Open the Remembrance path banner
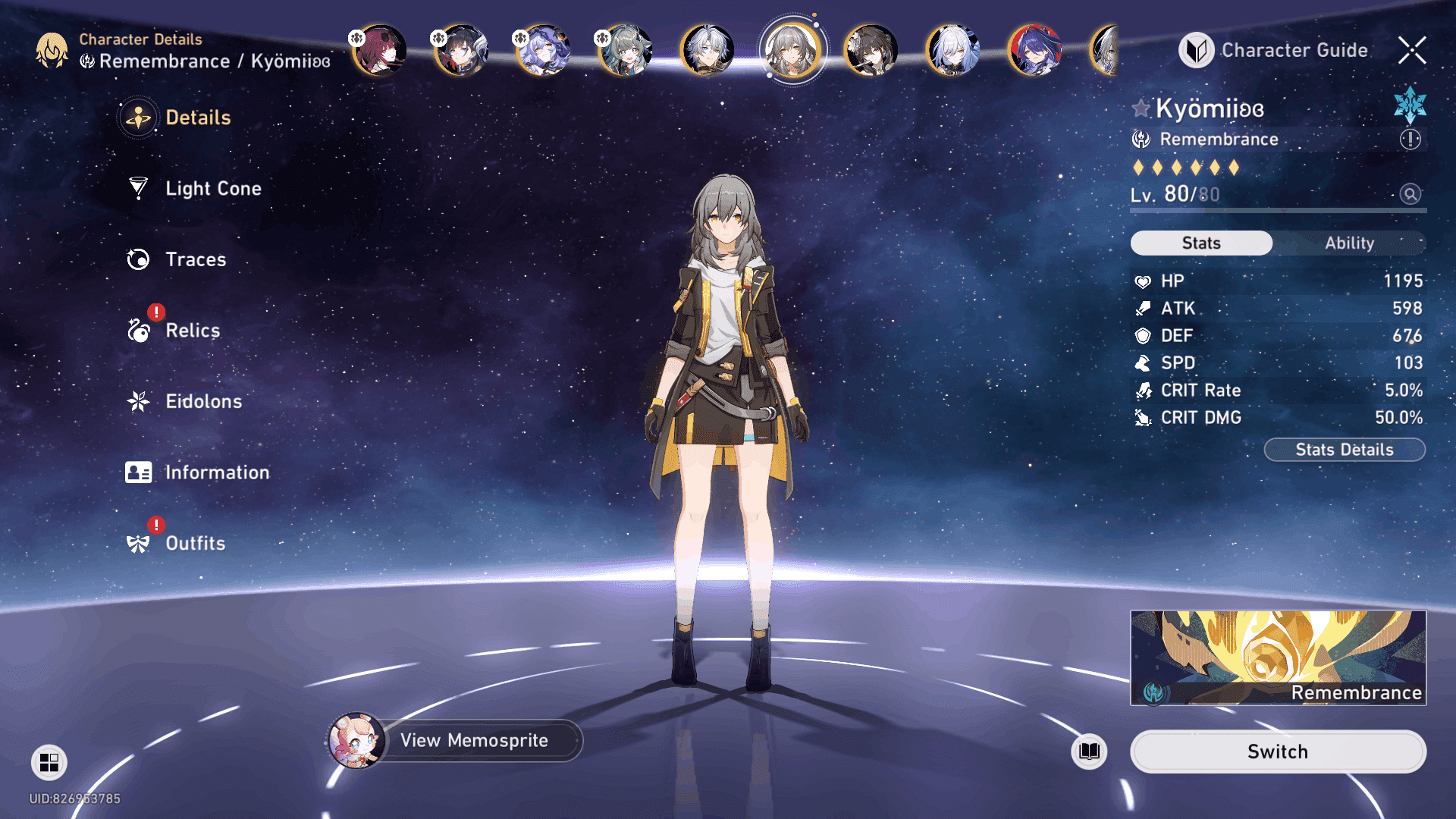1456x819 pixels. [1278, 657]
